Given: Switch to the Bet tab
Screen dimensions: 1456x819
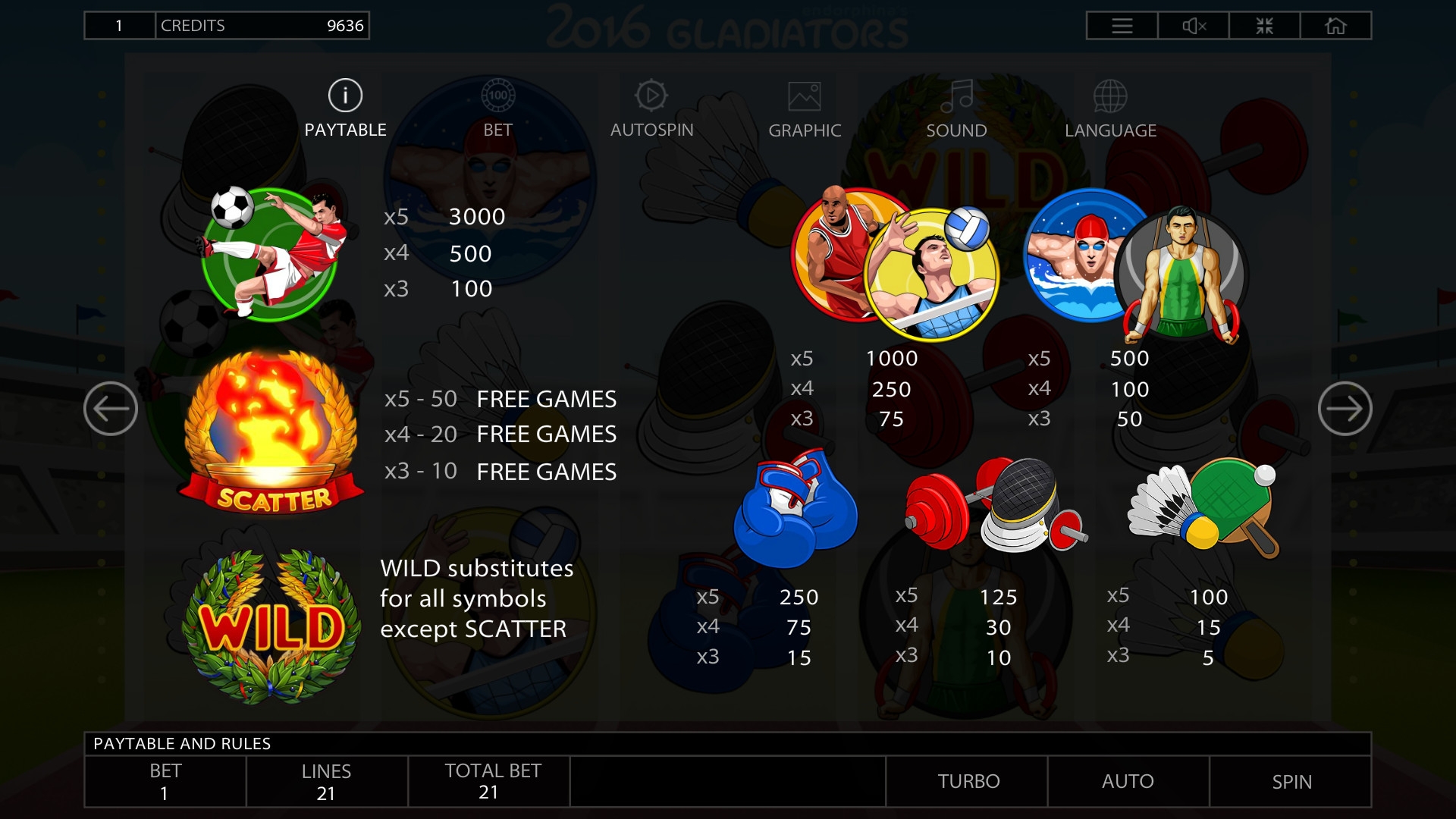Looking at the screenshot, I should click(x=497, y=109).
